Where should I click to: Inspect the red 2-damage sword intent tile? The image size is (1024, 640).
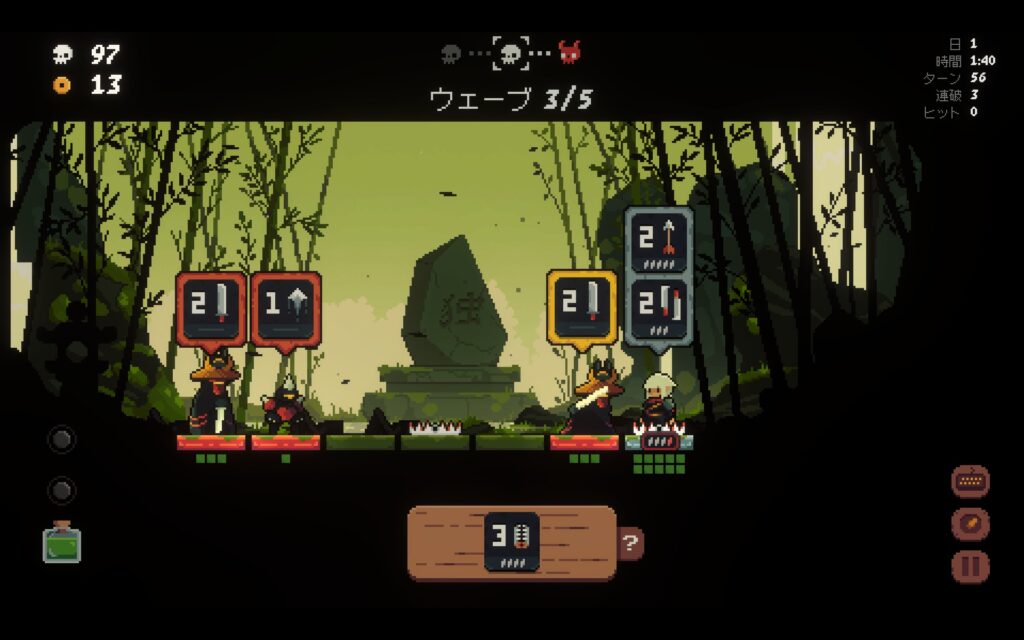click(x=211, y=308)
